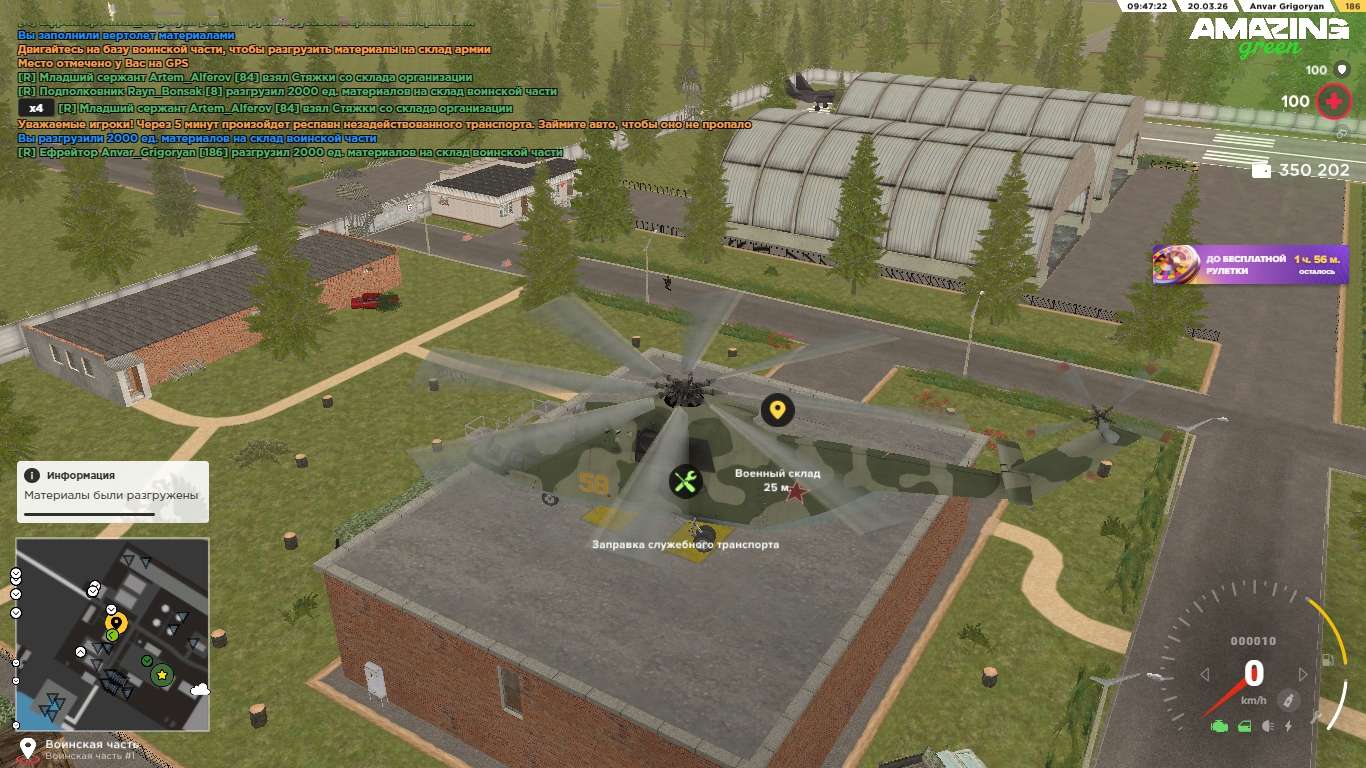1366x768 pixels.
Task: Click the wrench service refuel marker
Action: (685, 482)
